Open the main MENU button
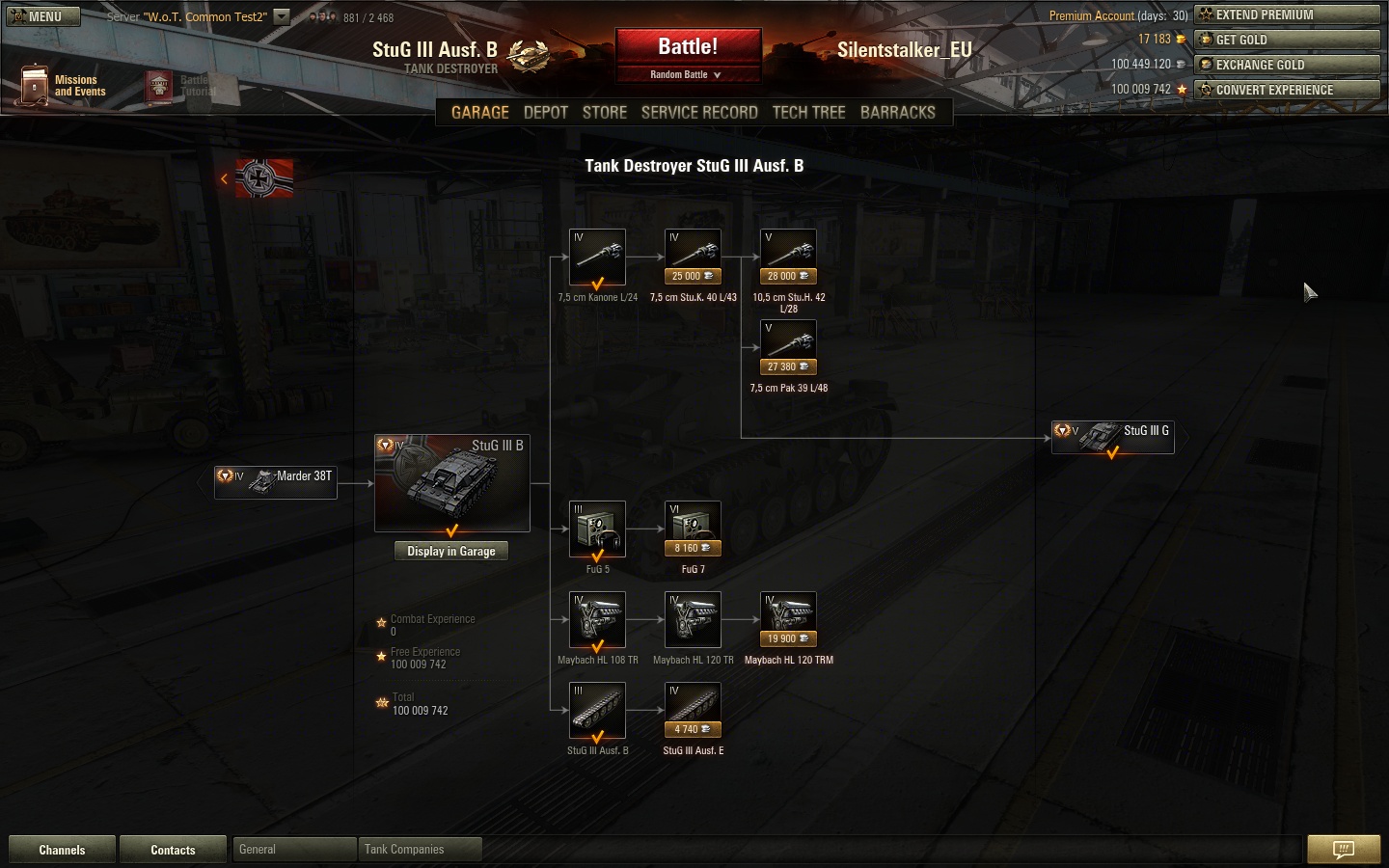 coord(43,16)
